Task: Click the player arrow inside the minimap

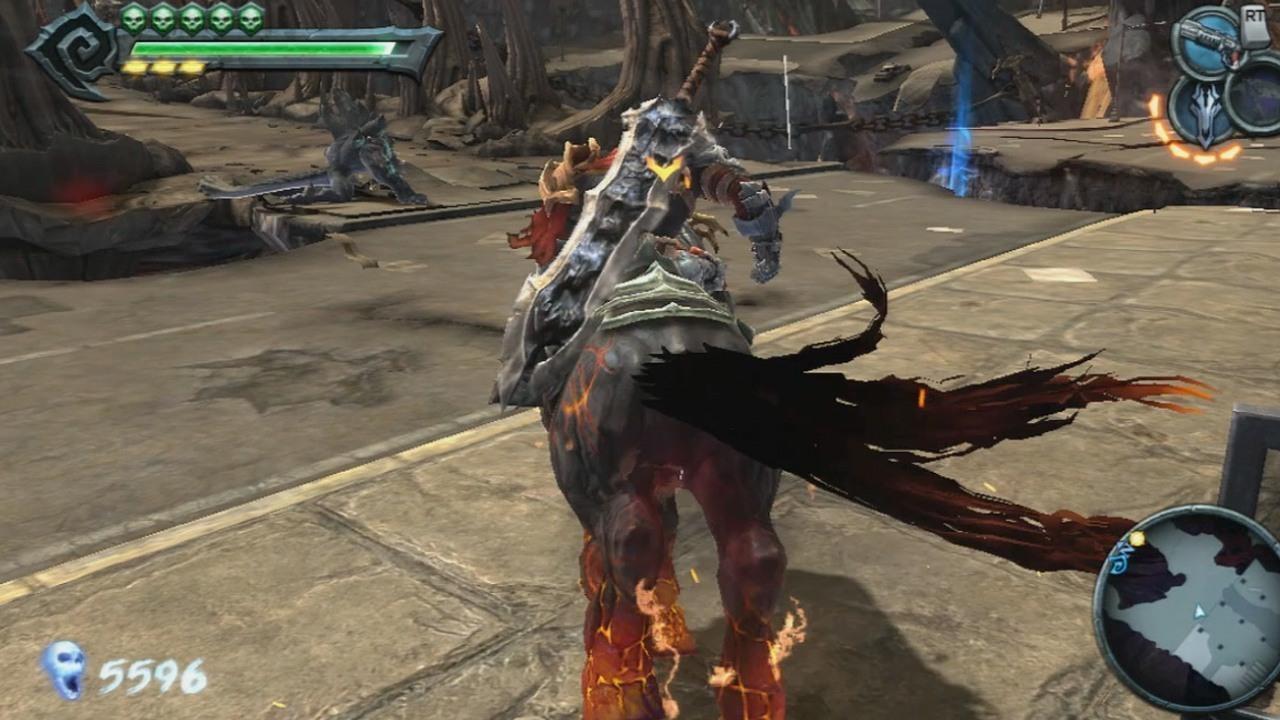Action: (1199, 613)
